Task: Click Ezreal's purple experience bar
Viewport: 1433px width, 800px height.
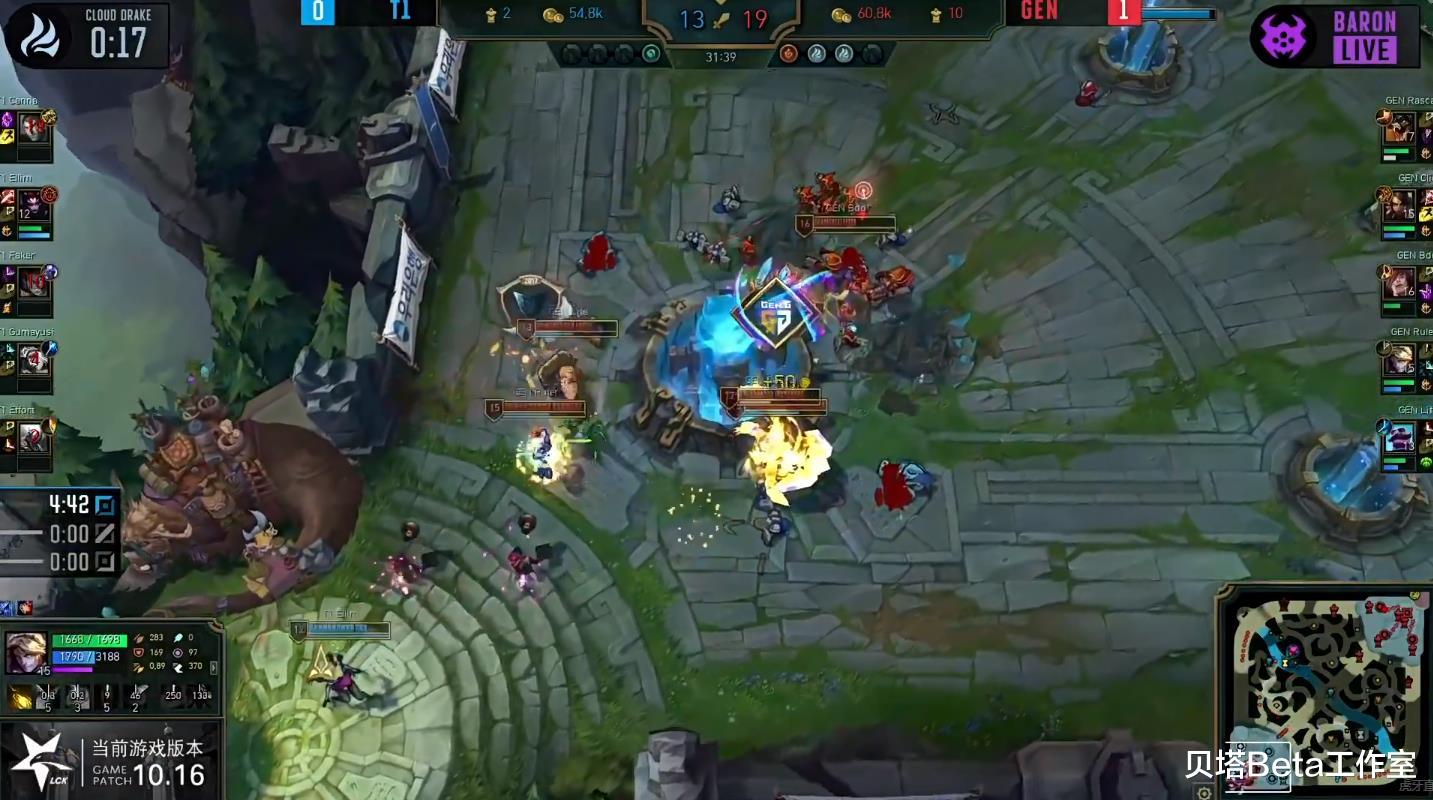Action: click(72, 669)
